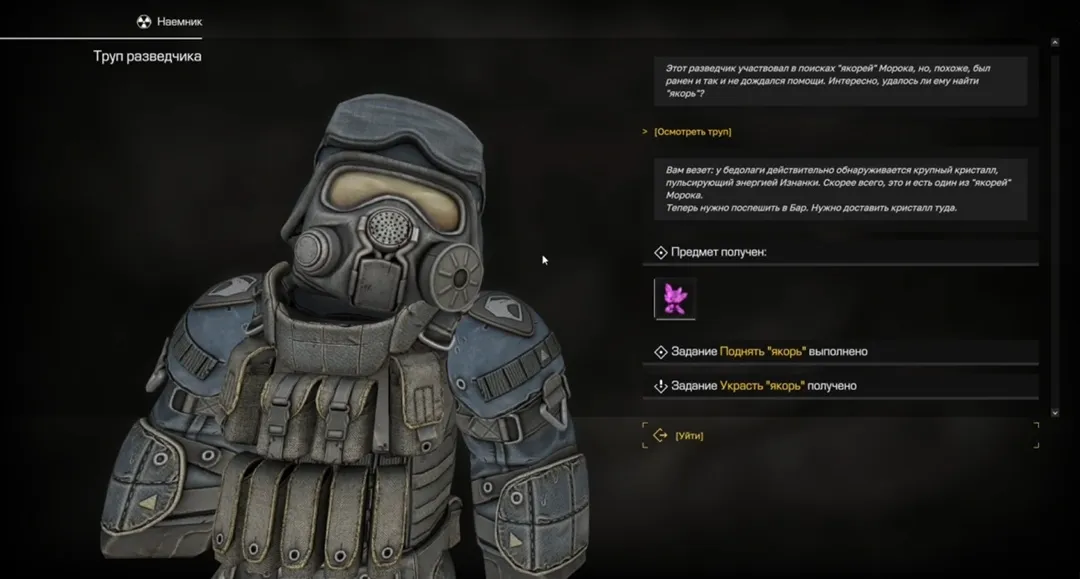Screen dimensions: 1080x579
Task: Open the "Украсть якорь" quest link
Action: [761, 386]
